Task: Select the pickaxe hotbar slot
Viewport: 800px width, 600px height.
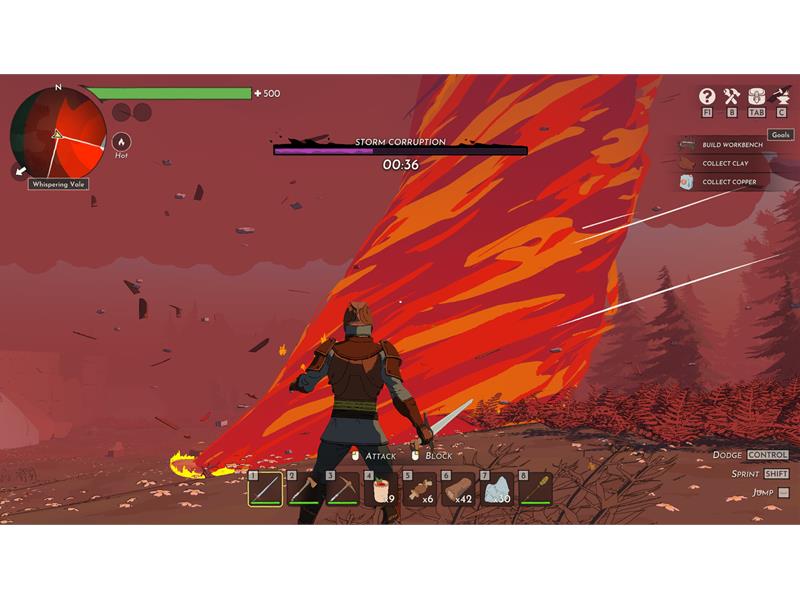Action: (x=342, y=489)
